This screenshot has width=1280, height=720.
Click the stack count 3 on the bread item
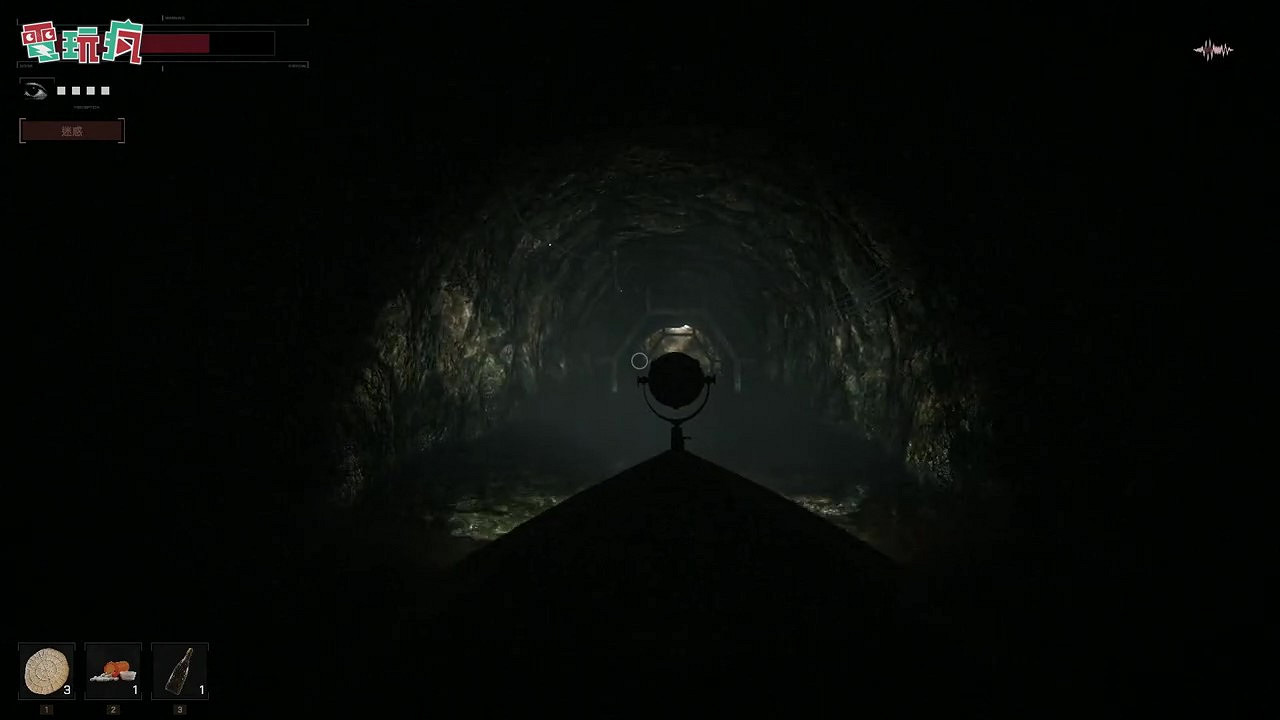click(67, 689)
